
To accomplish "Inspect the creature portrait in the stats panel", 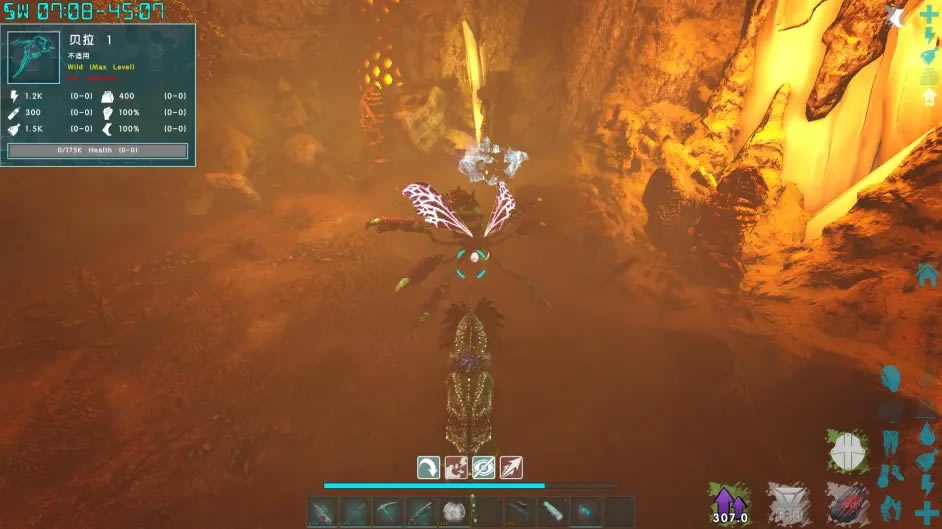I will 34,58.
